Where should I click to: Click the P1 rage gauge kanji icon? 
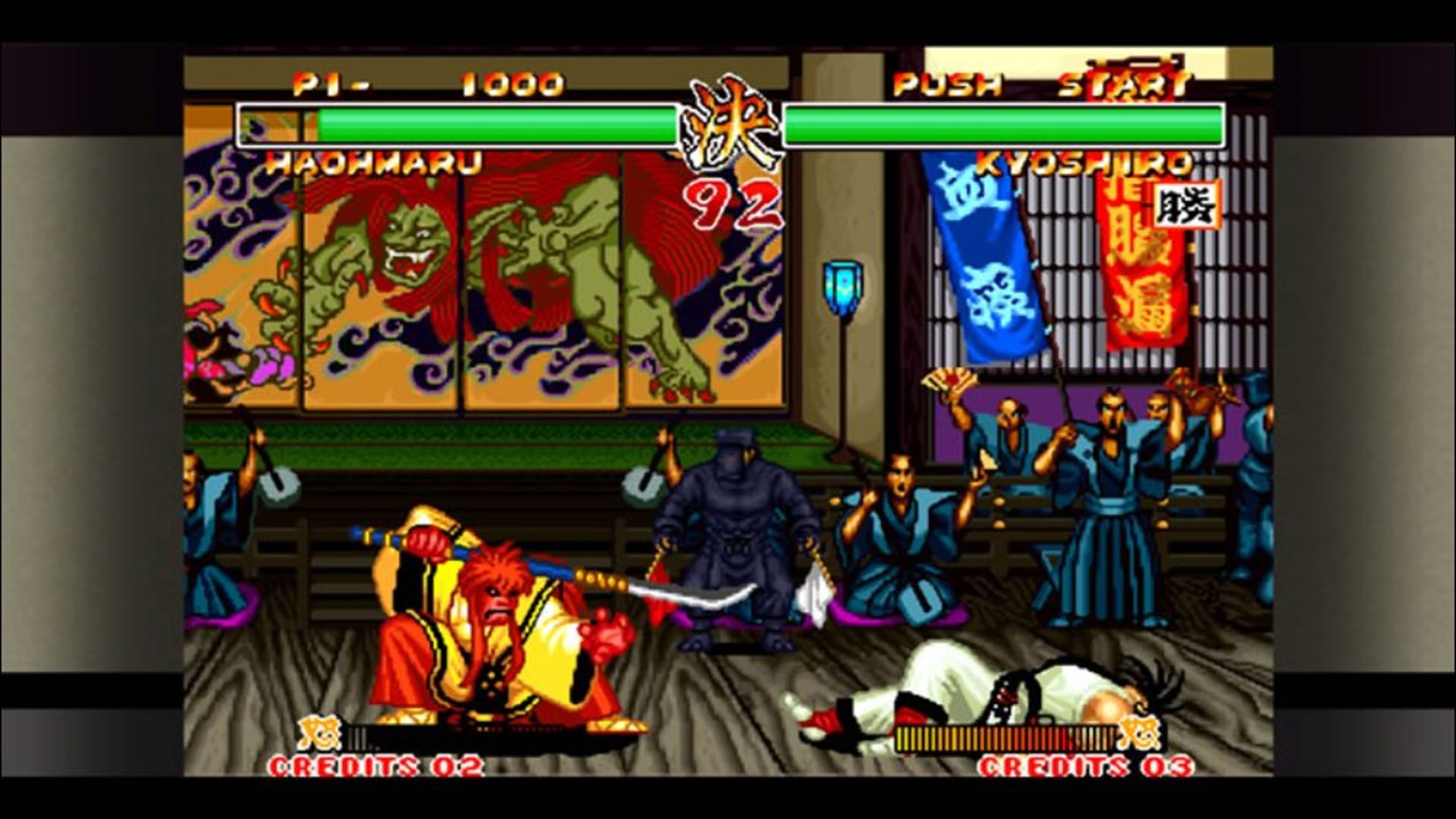318,732
